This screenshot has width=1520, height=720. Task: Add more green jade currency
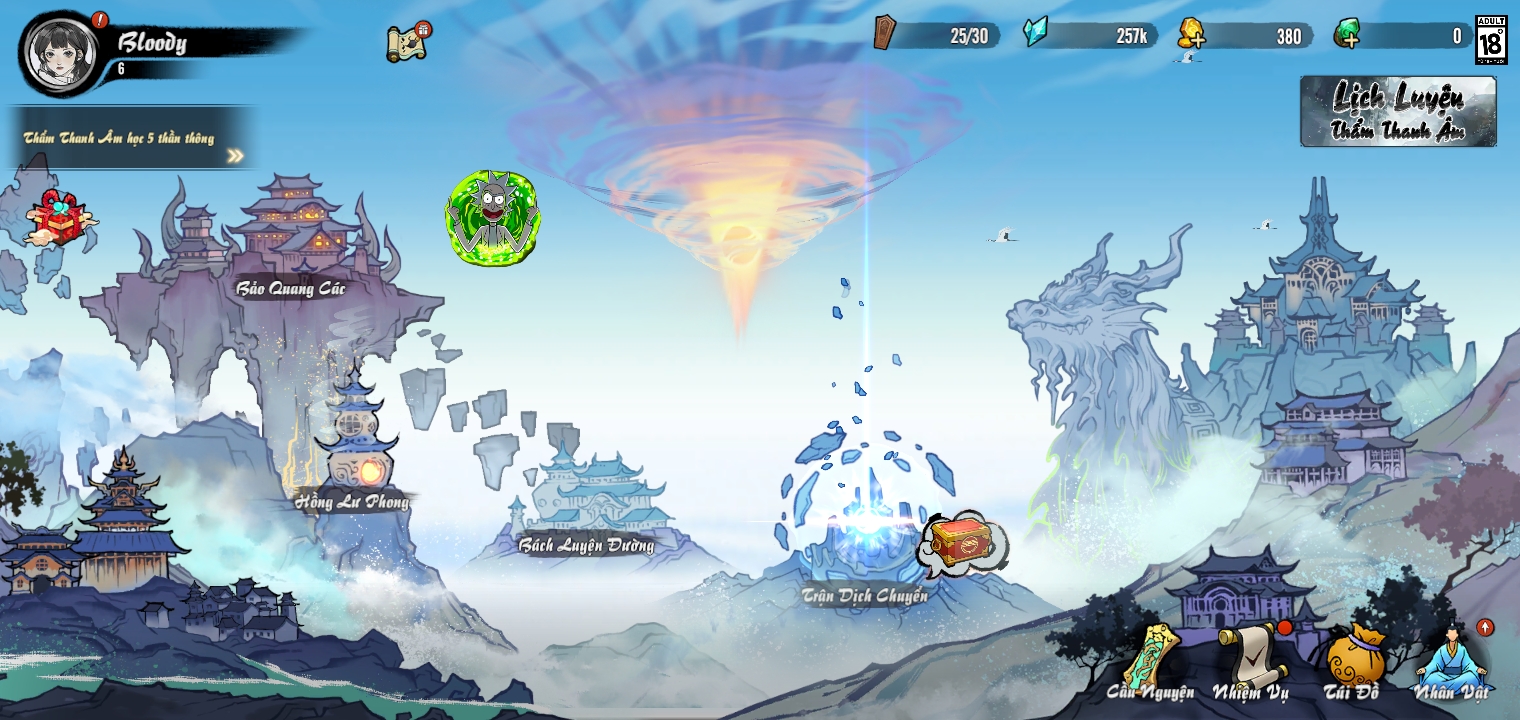(x=1347, y=36)
